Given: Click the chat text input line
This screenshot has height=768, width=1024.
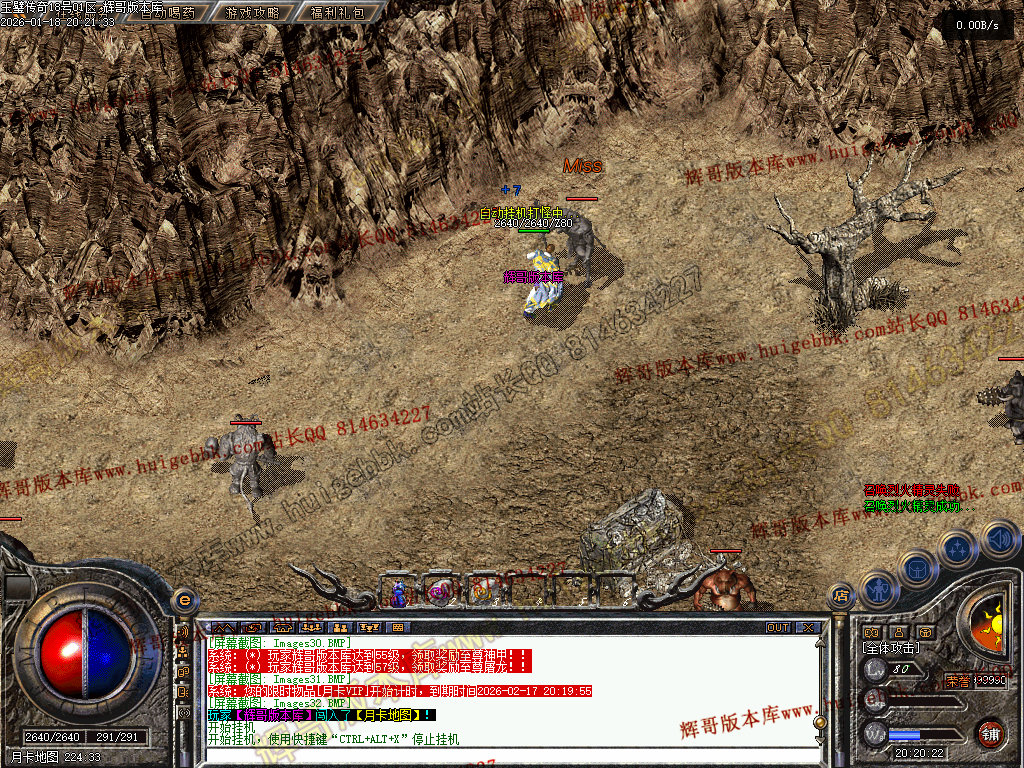Looking at the screenshot, I should pos(500,758).
